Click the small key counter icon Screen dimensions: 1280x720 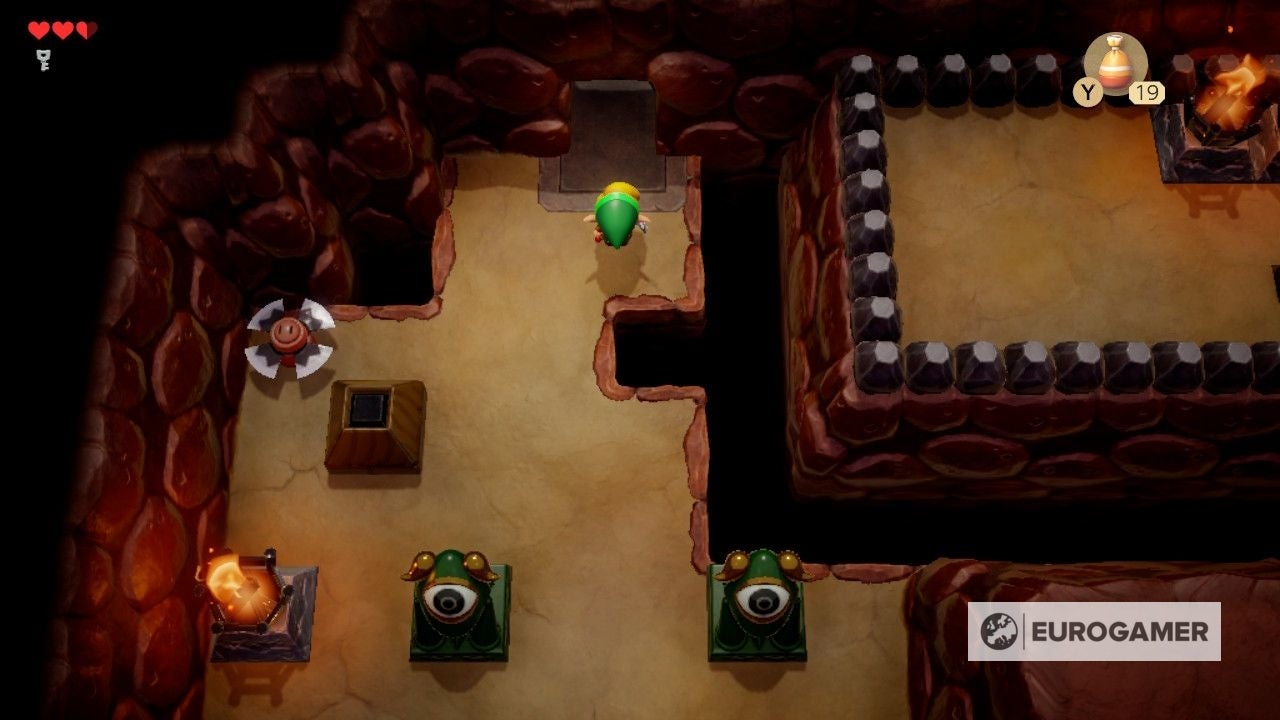pos(42,59)
